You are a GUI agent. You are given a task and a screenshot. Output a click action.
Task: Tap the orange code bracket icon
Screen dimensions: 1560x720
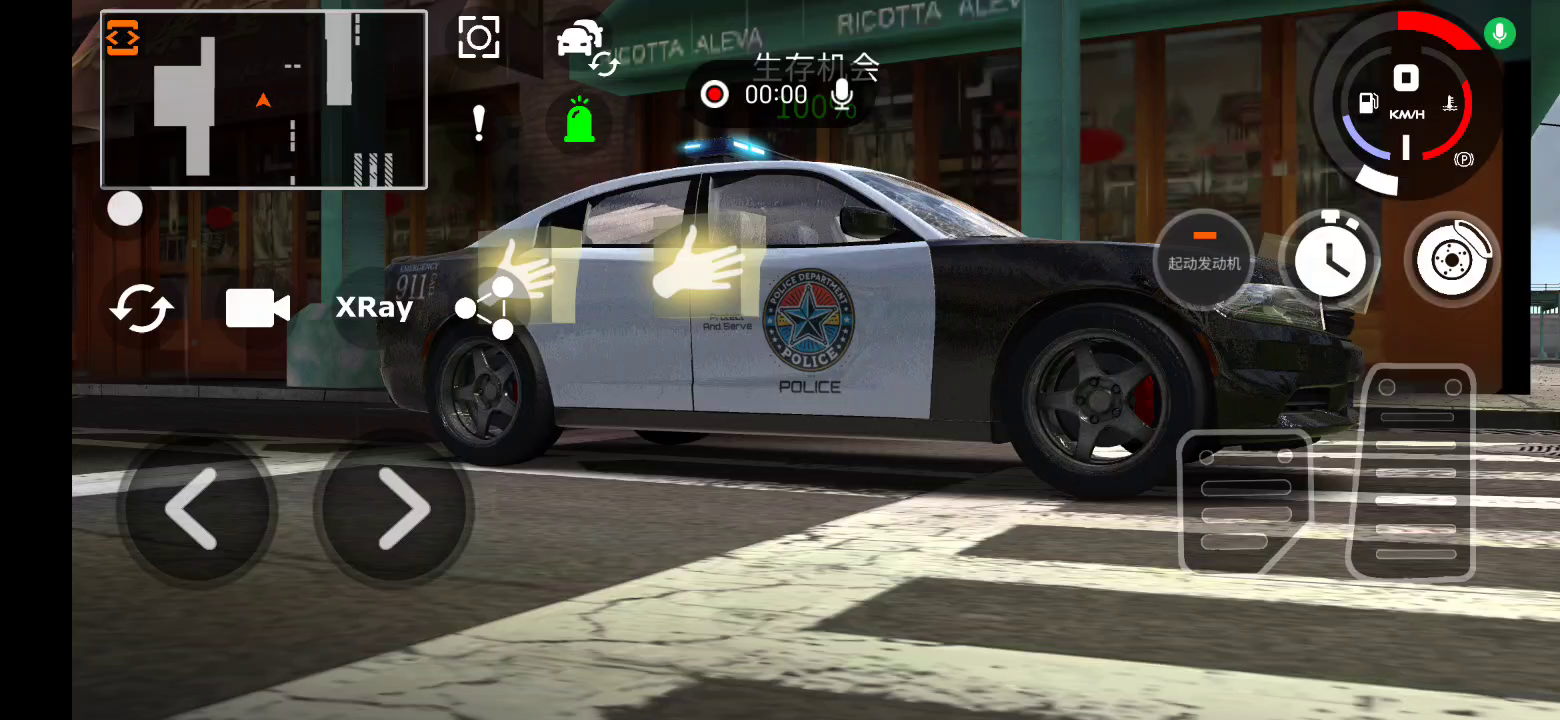(123, 37)
